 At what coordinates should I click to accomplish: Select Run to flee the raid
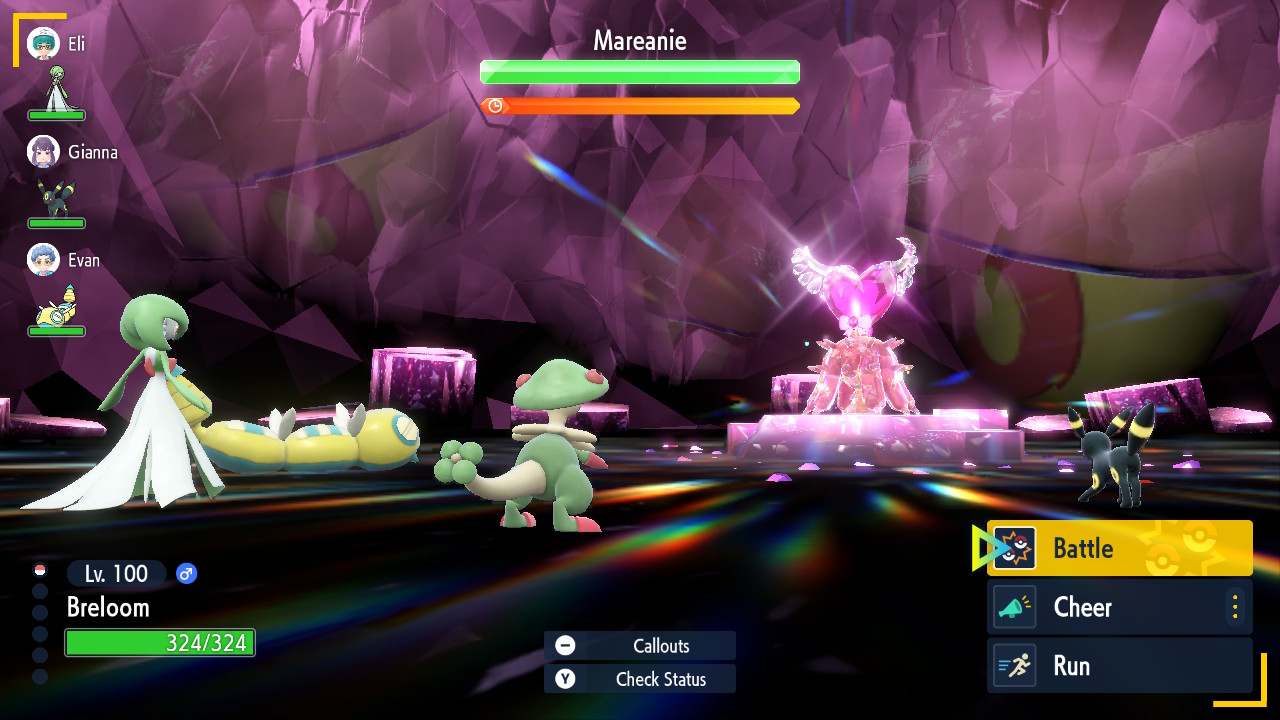tap(1119, 666)
